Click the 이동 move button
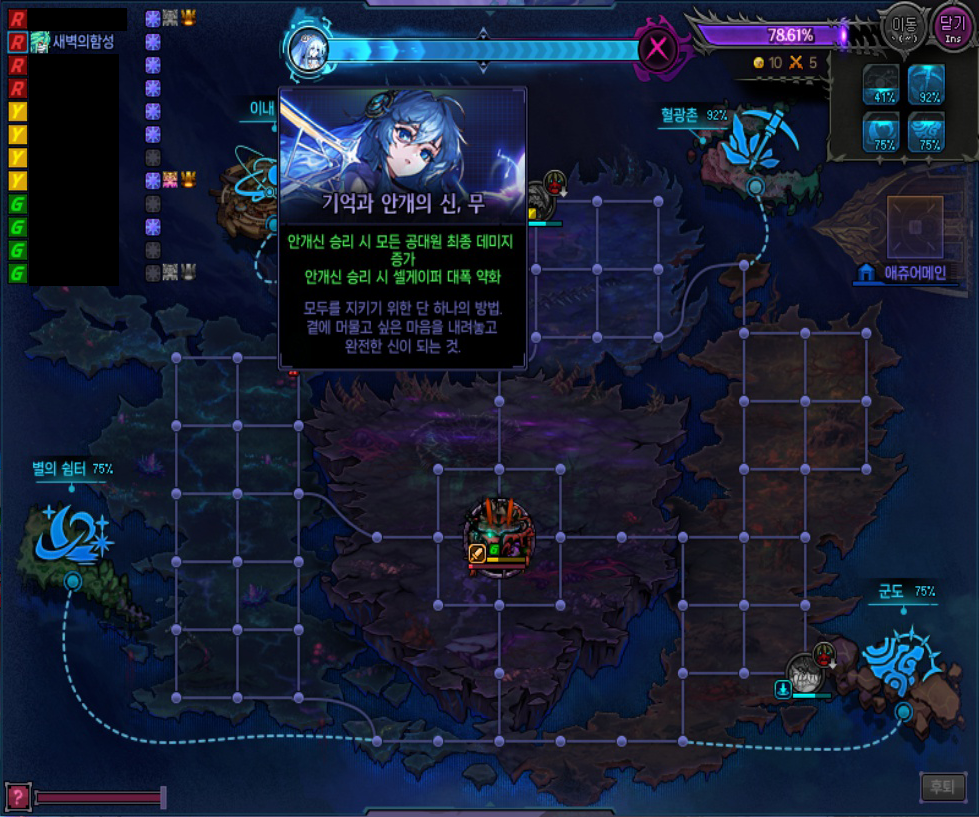 (901, 27)
